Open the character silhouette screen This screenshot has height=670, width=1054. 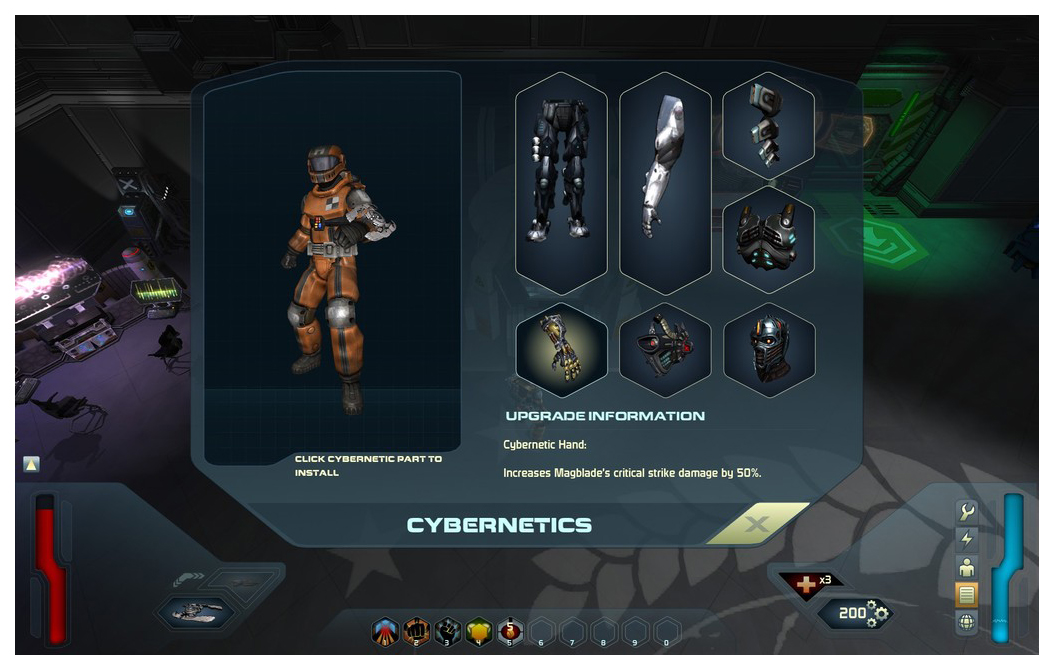pos(967,568)
